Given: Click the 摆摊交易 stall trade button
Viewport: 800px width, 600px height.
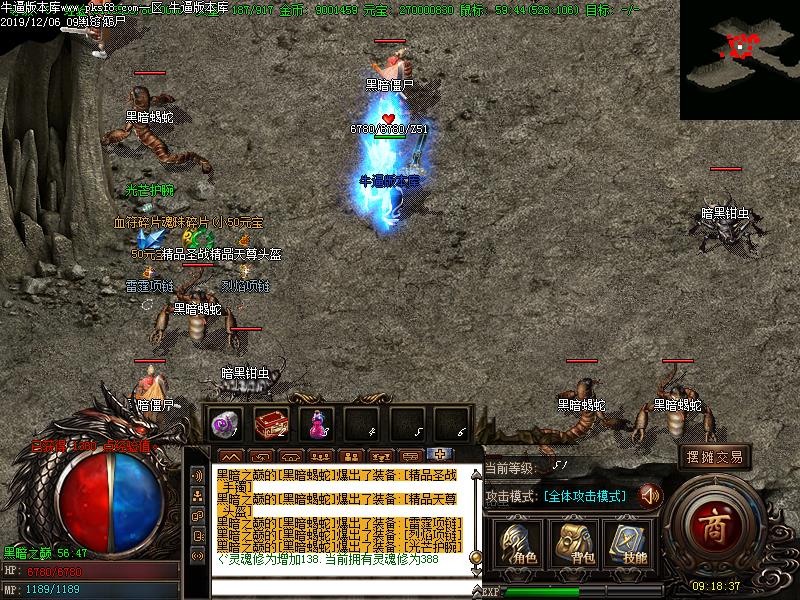Looking at the screenshot, I should (x=715, y=457).
